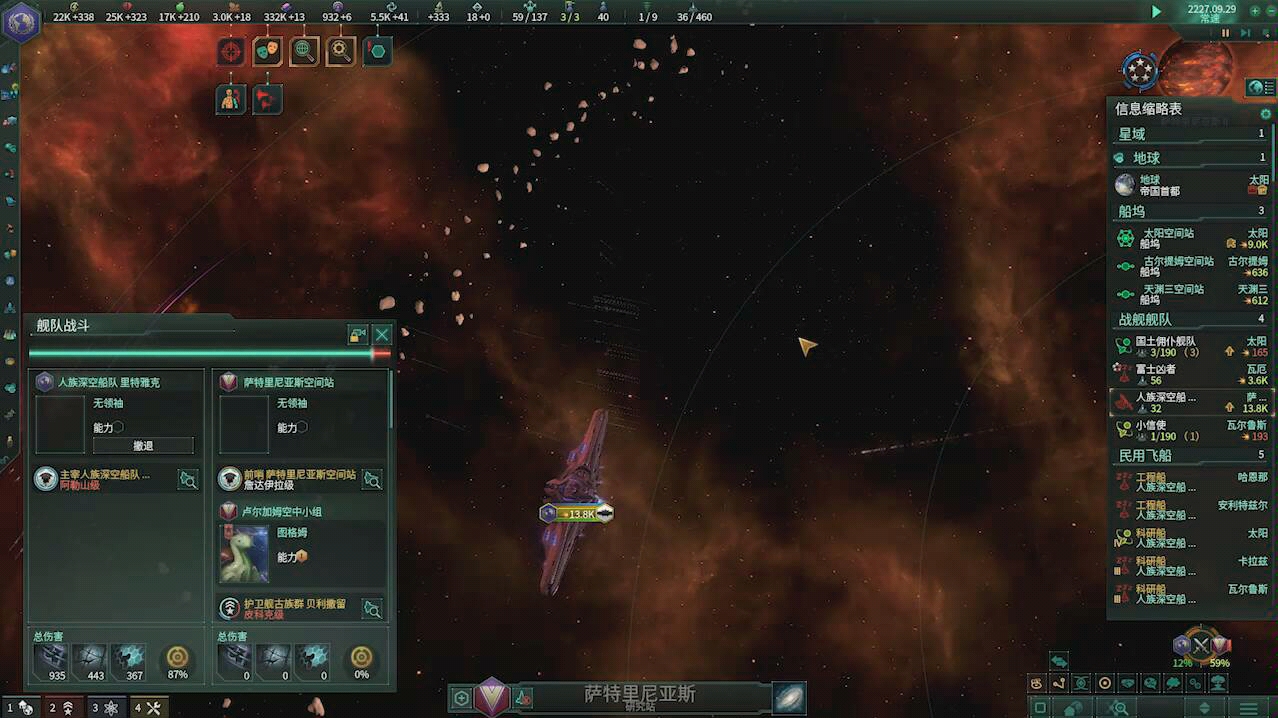Open the crosshair situation icon
Screen dimensions: 1278x718
[x=231, y=51]
